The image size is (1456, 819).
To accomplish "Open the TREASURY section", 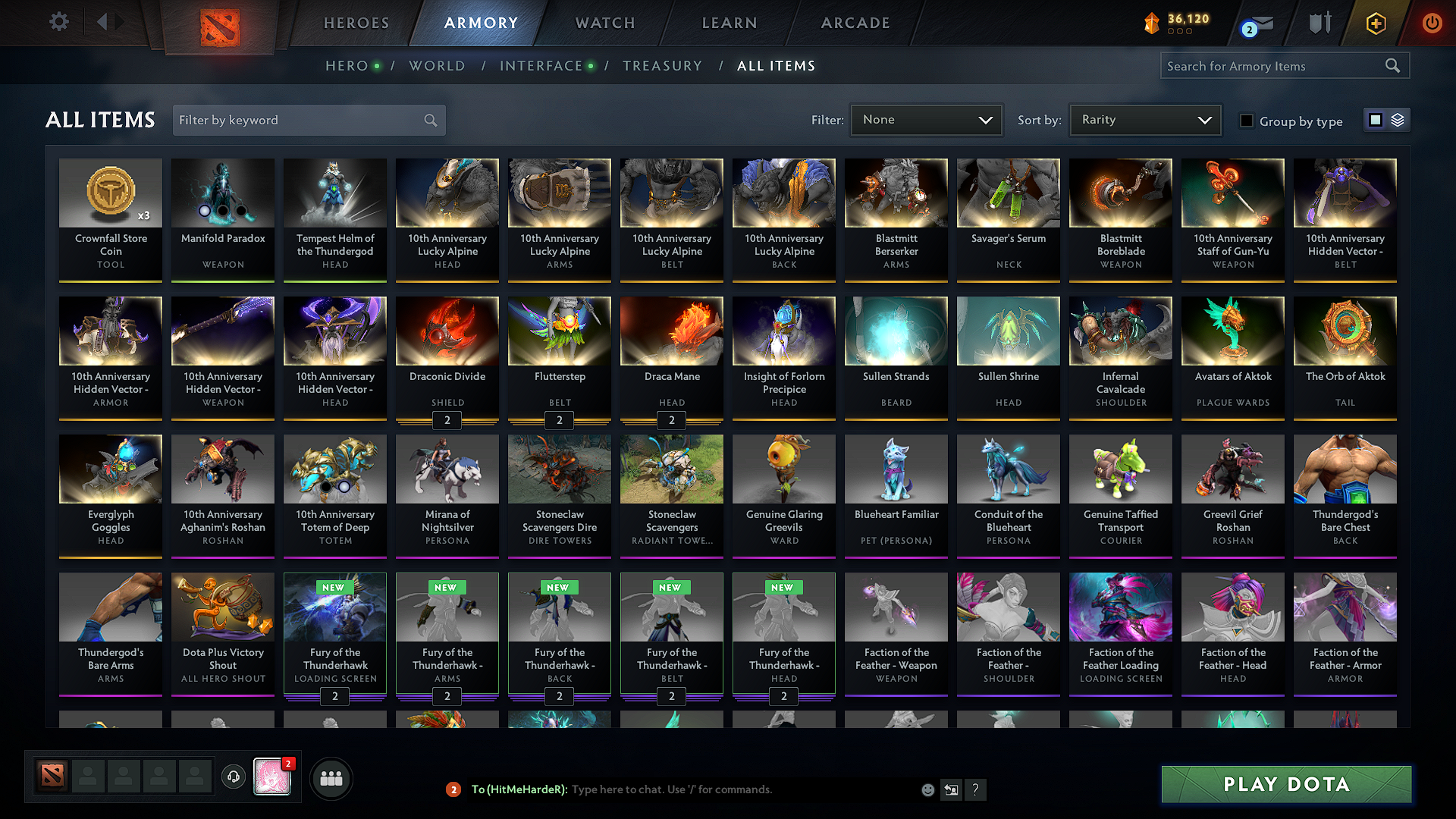I will point(662,66).
